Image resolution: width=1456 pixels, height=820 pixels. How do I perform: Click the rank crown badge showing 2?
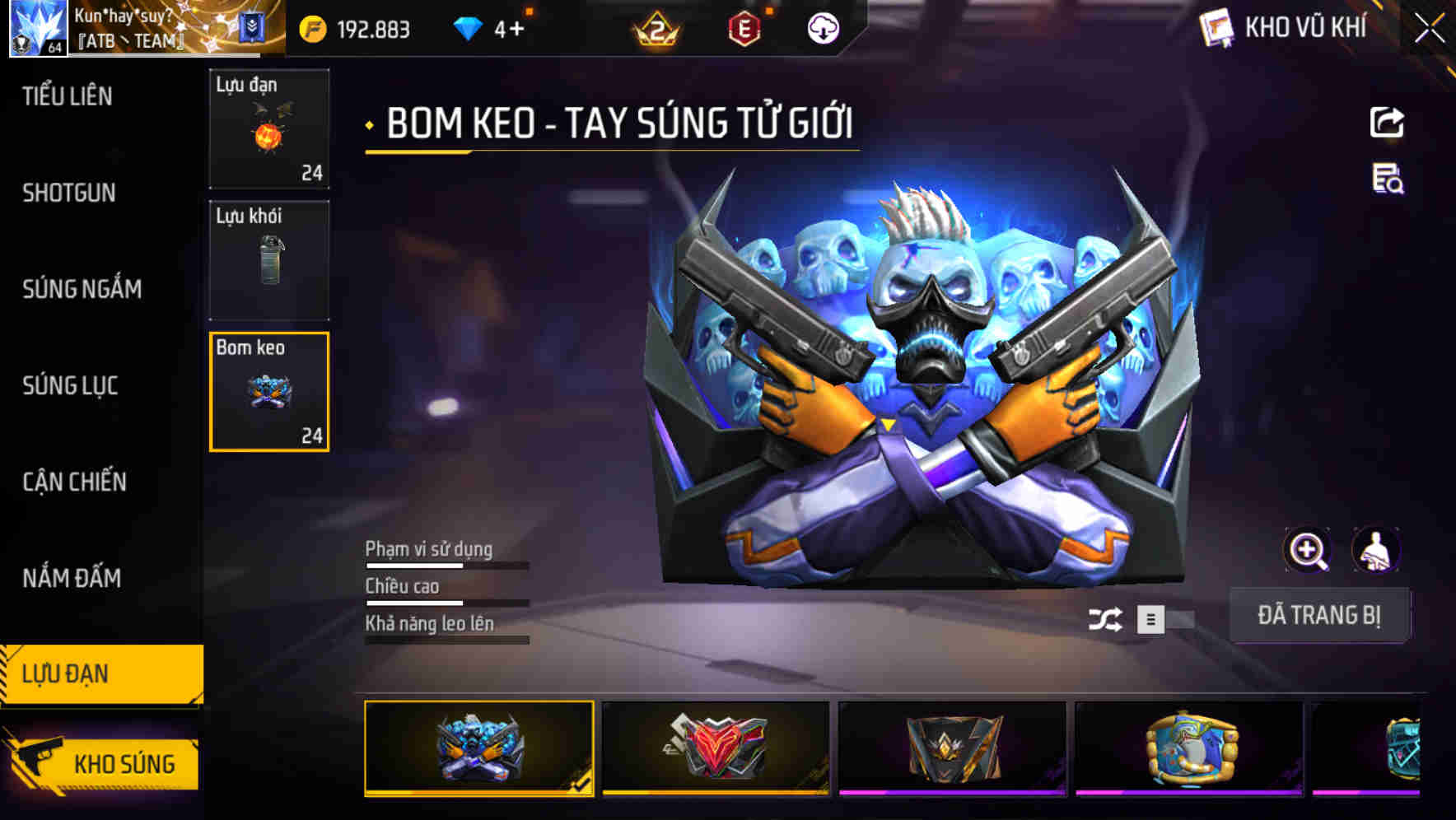pos(655,27)
